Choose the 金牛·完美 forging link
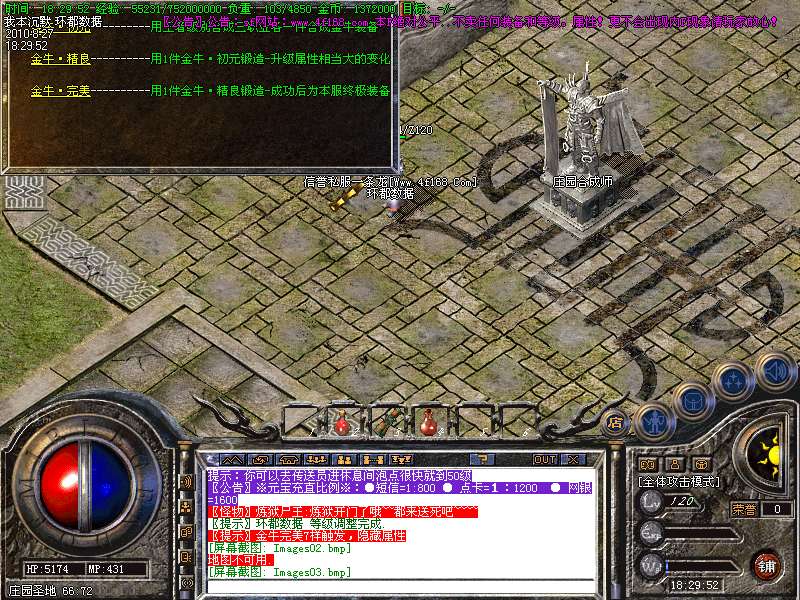This screenshot has width=800, height=600. tap(60, 91)
